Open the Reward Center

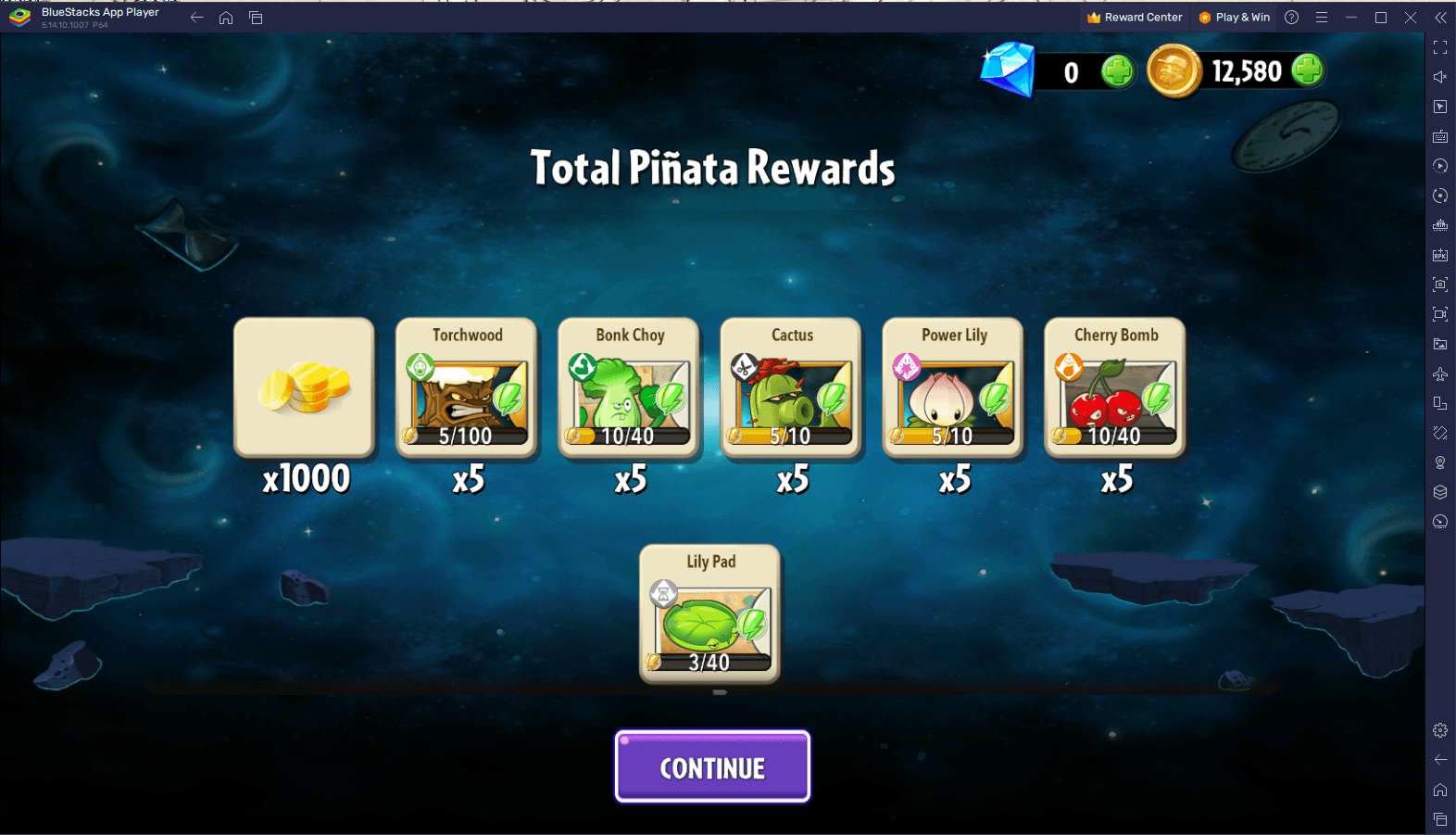click(x=1134, y=17)
